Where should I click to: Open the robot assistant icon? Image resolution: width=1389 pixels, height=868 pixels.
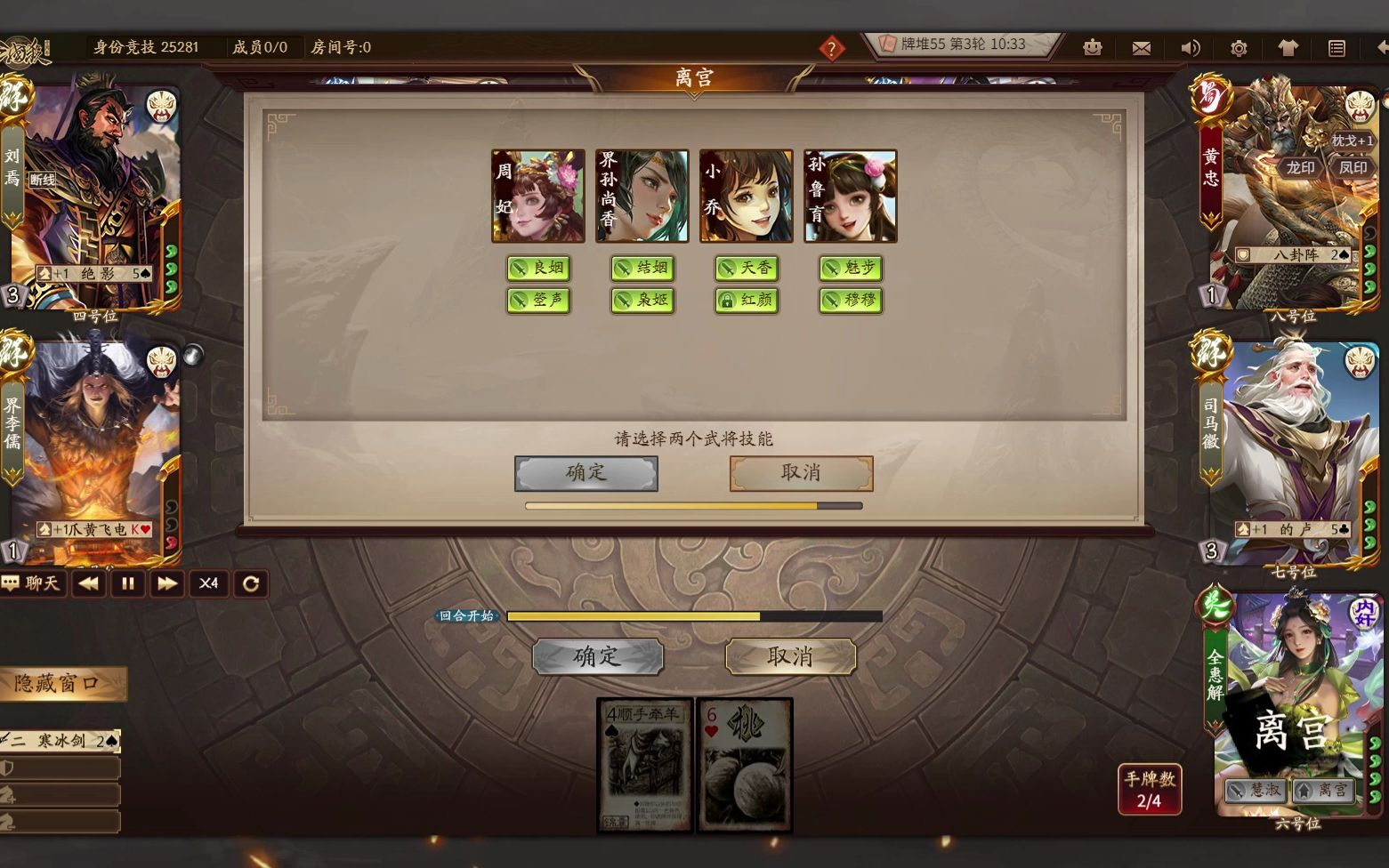click(1093, 48)
